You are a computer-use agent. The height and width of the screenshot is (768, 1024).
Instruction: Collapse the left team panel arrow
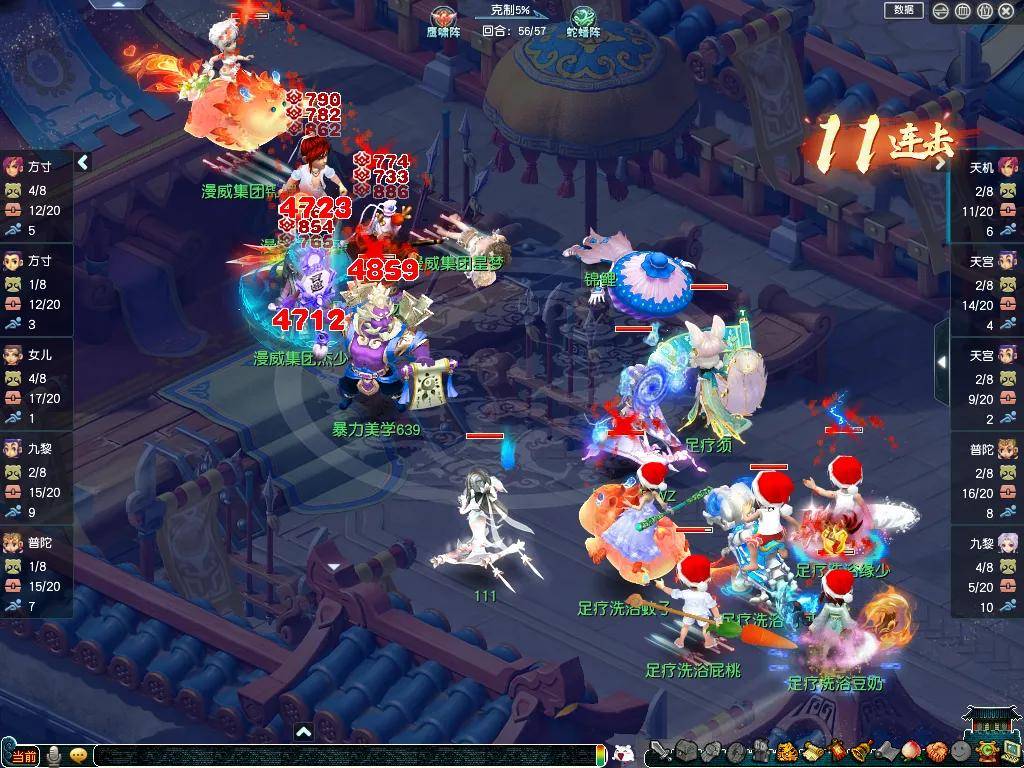[83, 162]
